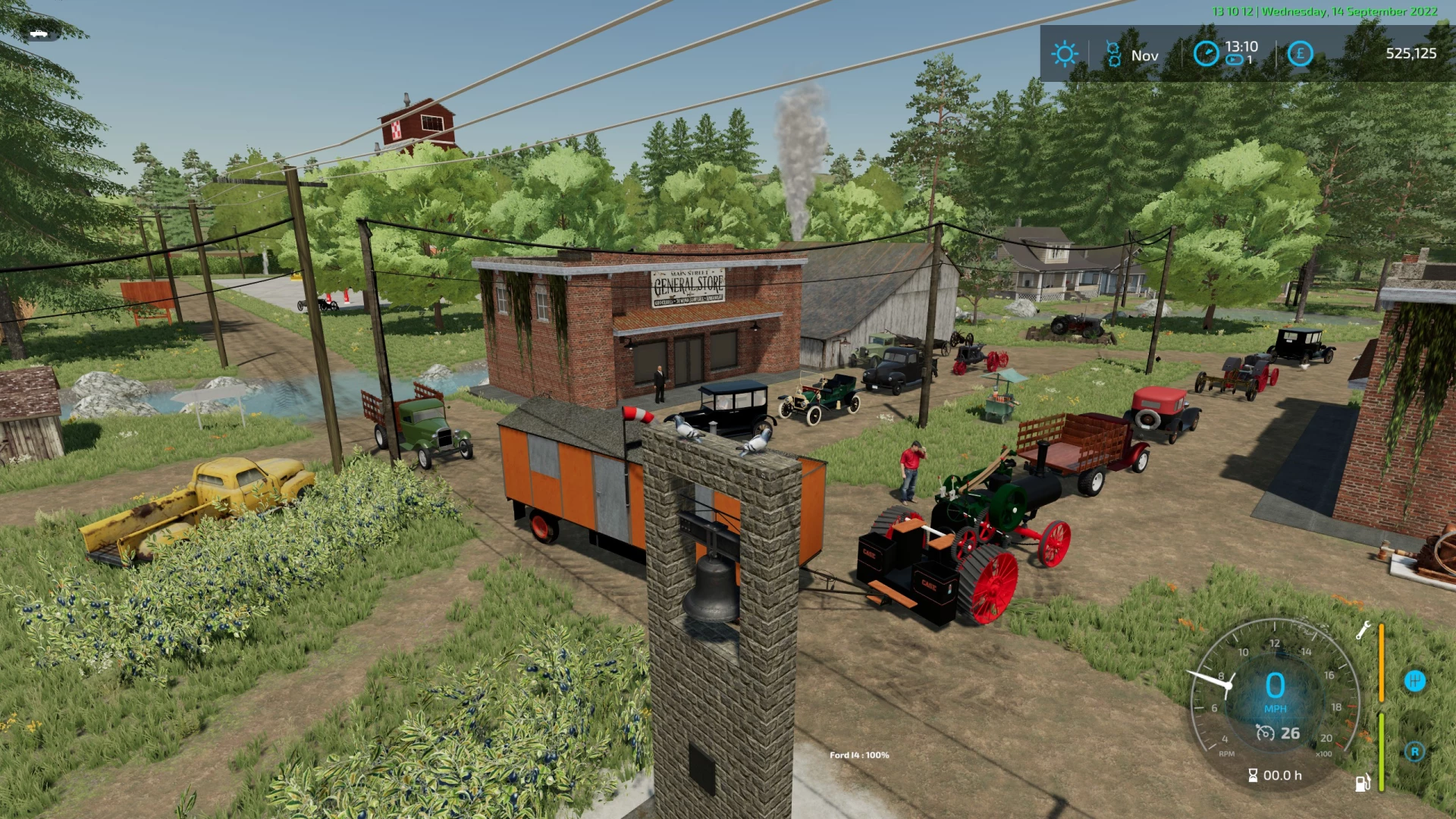Open the clock icon beside 13:10
1456x819 pixels.
(1206, 53)
